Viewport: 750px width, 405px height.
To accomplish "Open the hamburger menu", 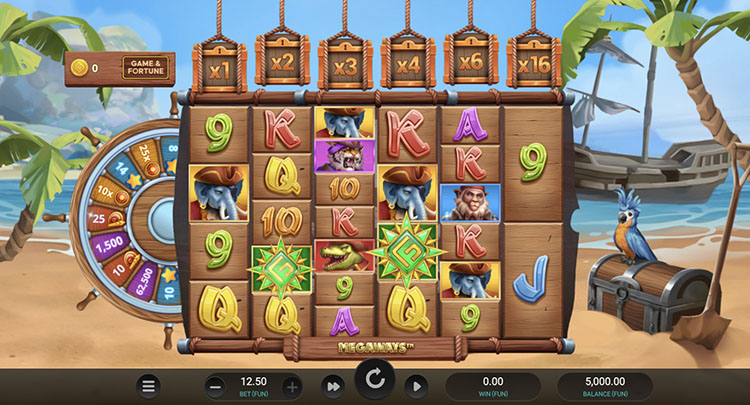I will pos(149,386).
